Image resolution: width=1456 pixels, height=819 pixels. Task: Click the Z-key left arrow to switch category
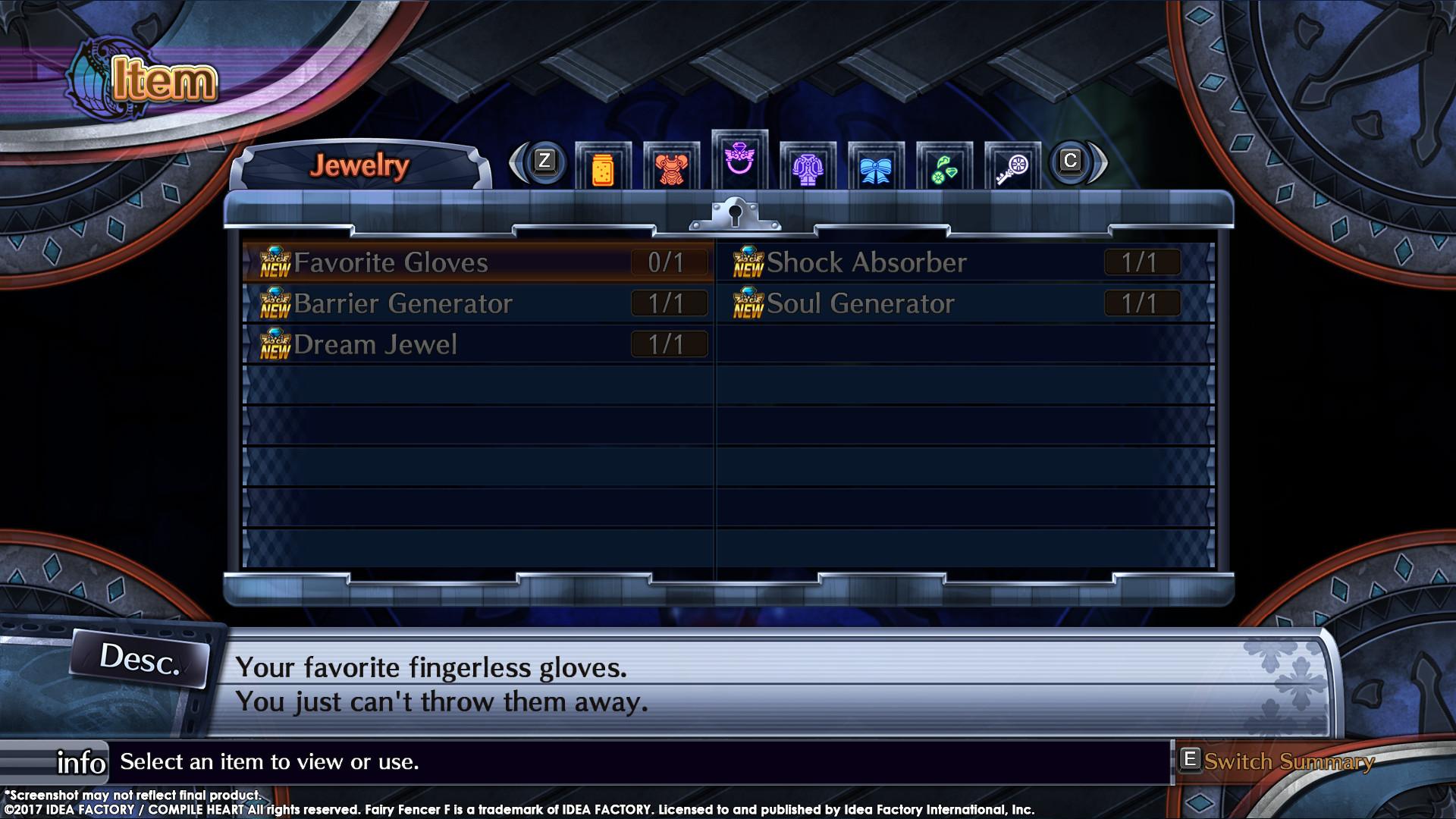[x=543, y=162]
